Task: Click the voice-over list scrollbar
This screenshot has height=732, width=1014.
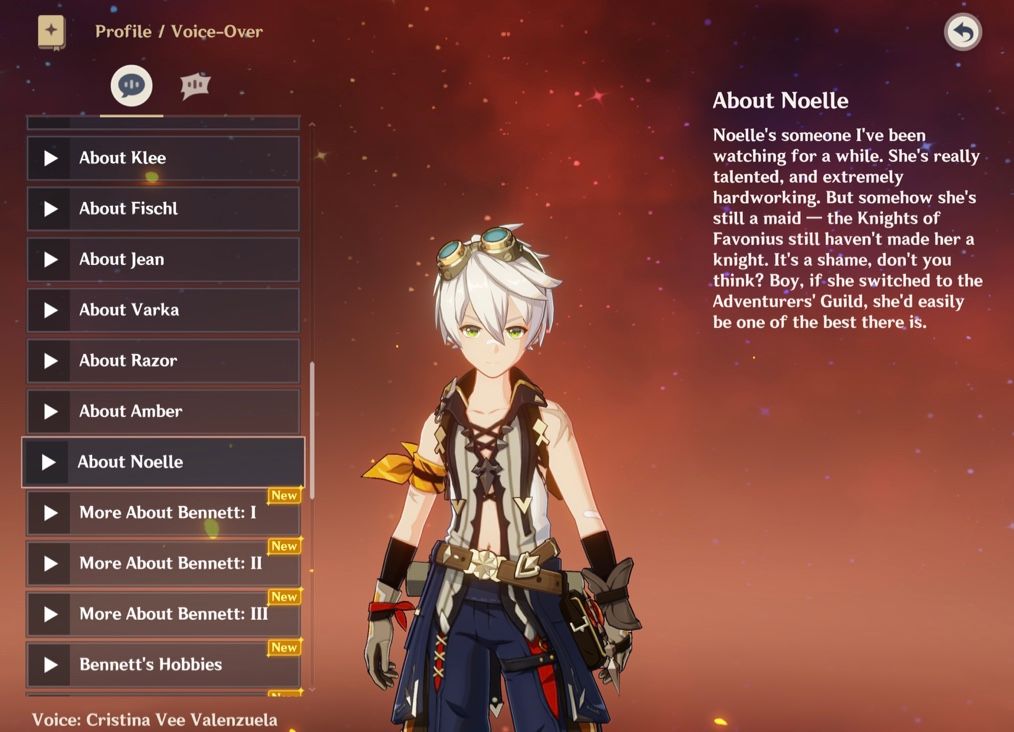Action: (312, 430)
